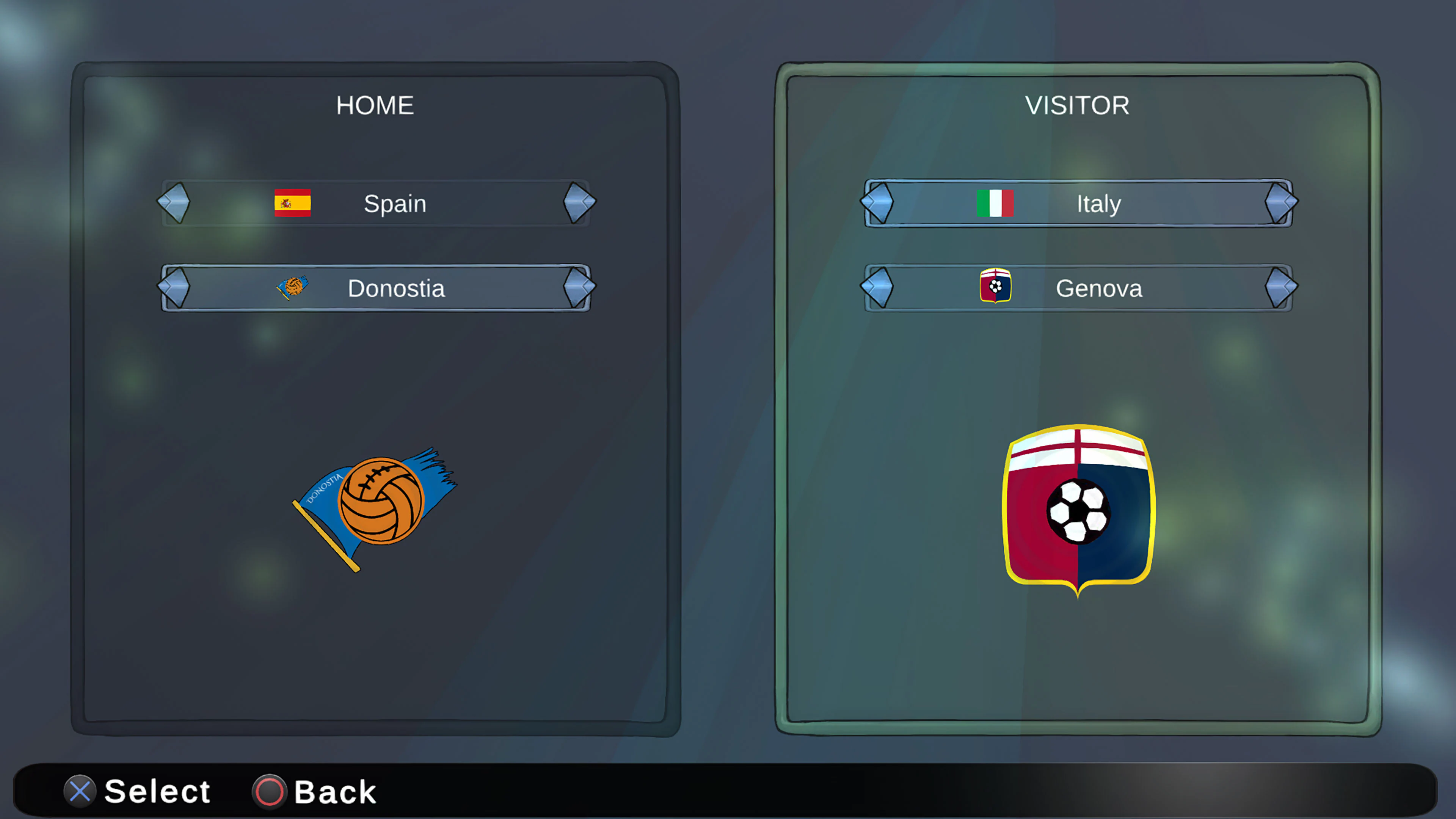Click the red circle Back icon

point(269,791)
